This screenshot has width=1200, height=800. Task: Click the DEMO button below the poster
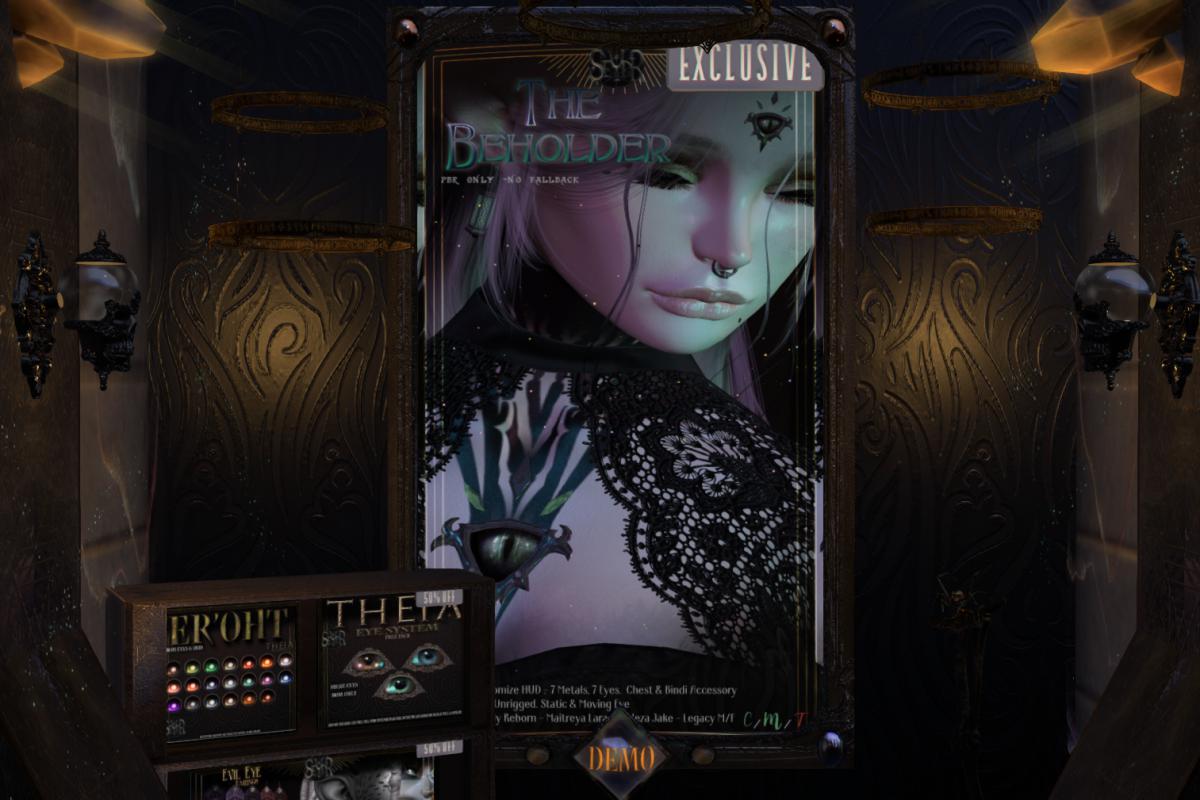pos(621,758)
